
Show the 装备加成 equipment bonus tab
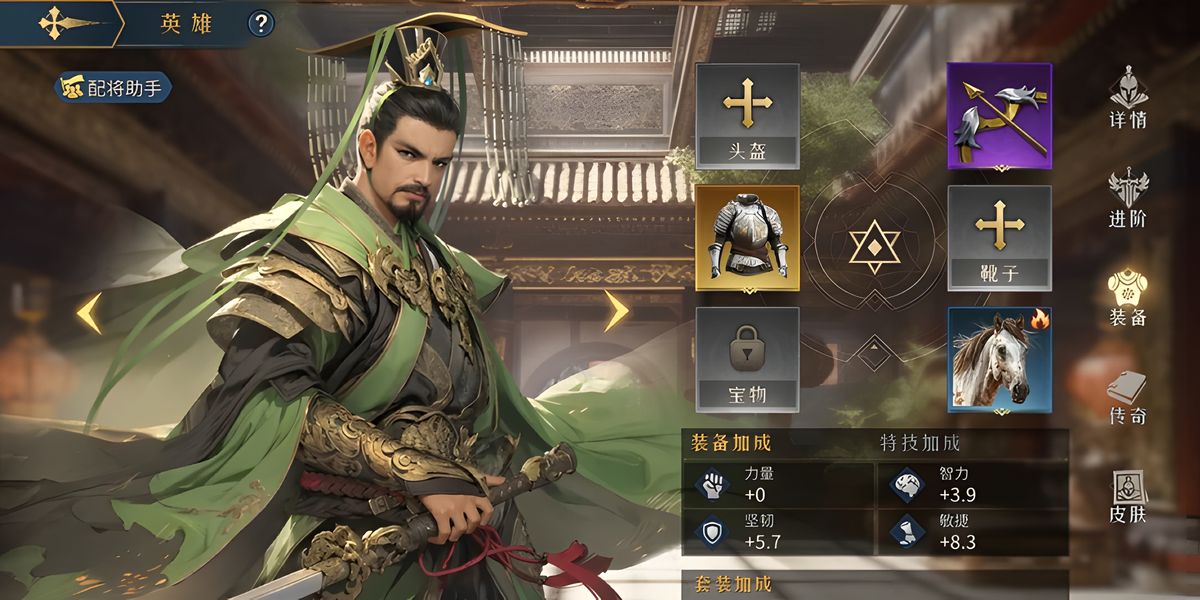coord(732,443)
